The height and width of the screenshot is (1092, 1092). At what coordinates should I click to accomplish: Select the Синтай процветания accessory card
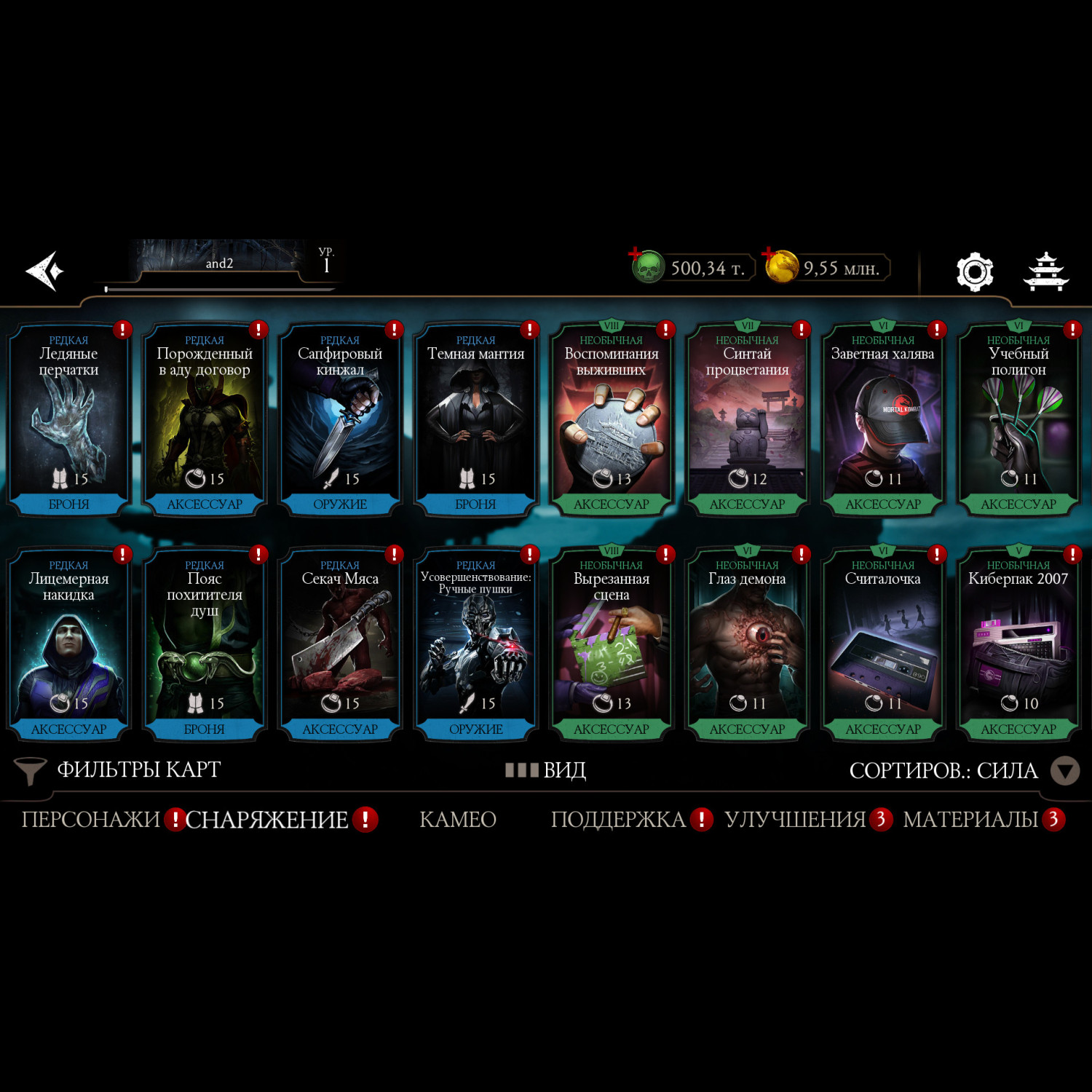pyautogui.click(x=747, y=420)
